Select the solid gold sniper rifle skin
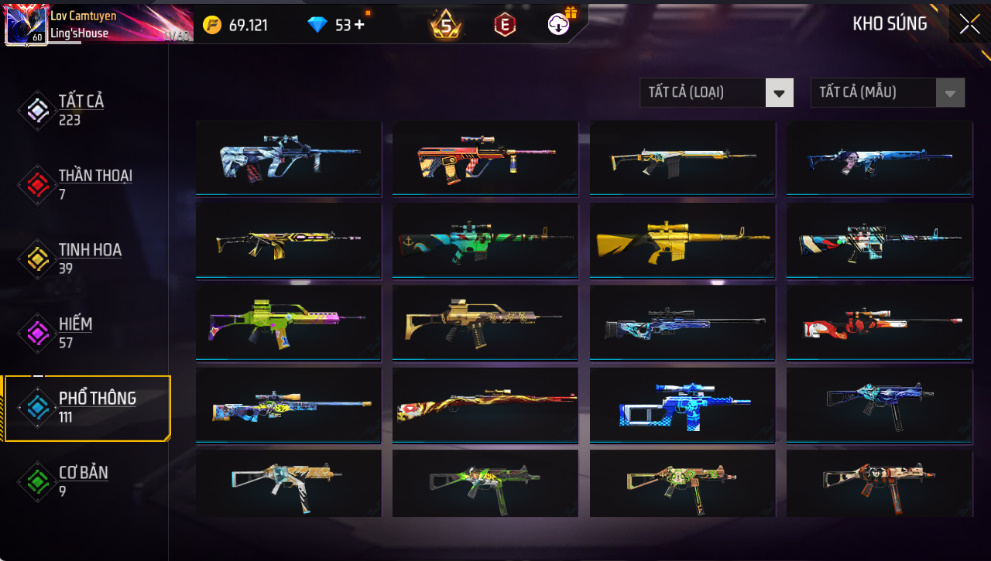991x561 pixels. click(682, 241)
